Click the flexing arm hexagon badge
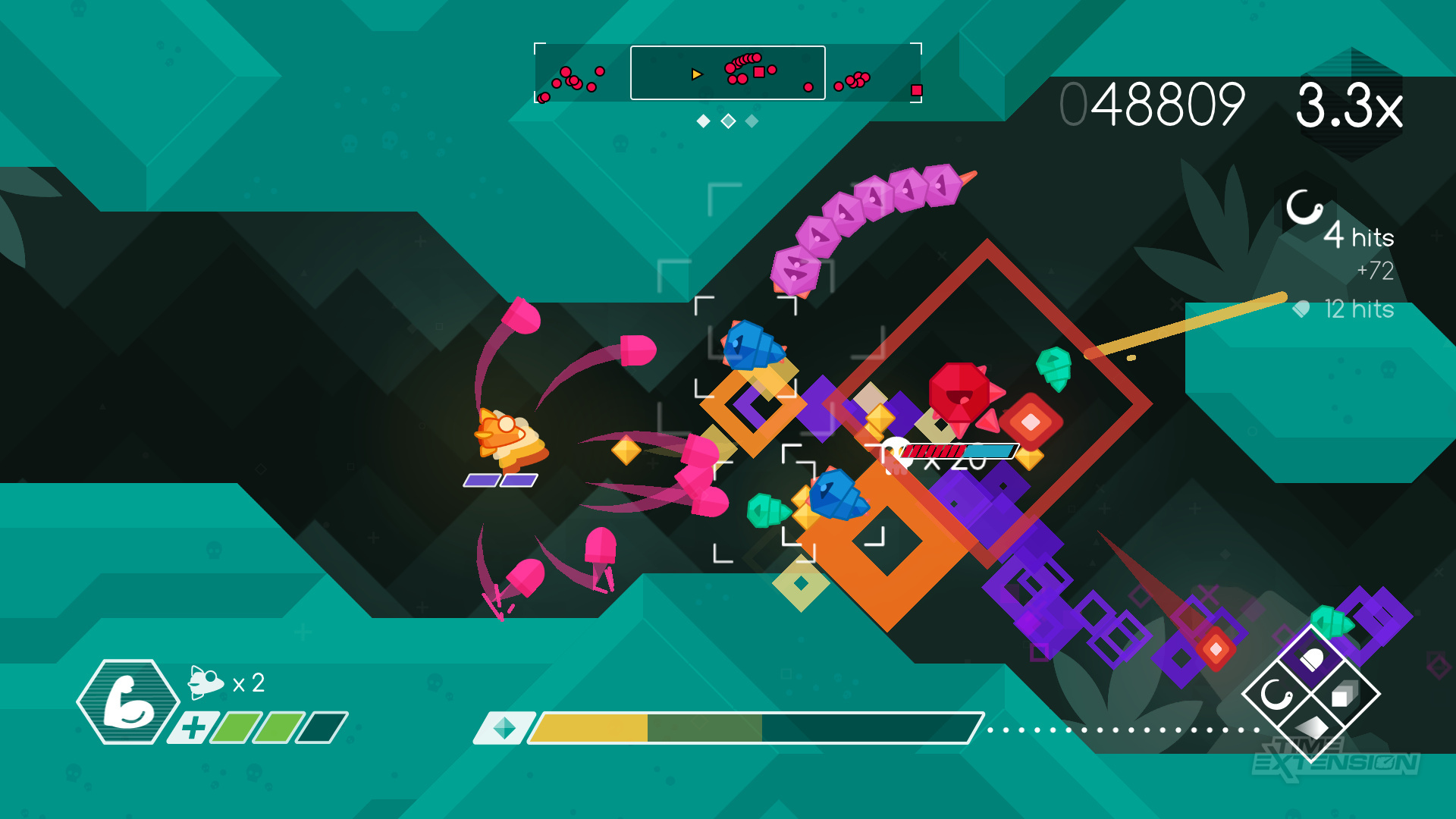1456x819 pixels. point(127,701)
